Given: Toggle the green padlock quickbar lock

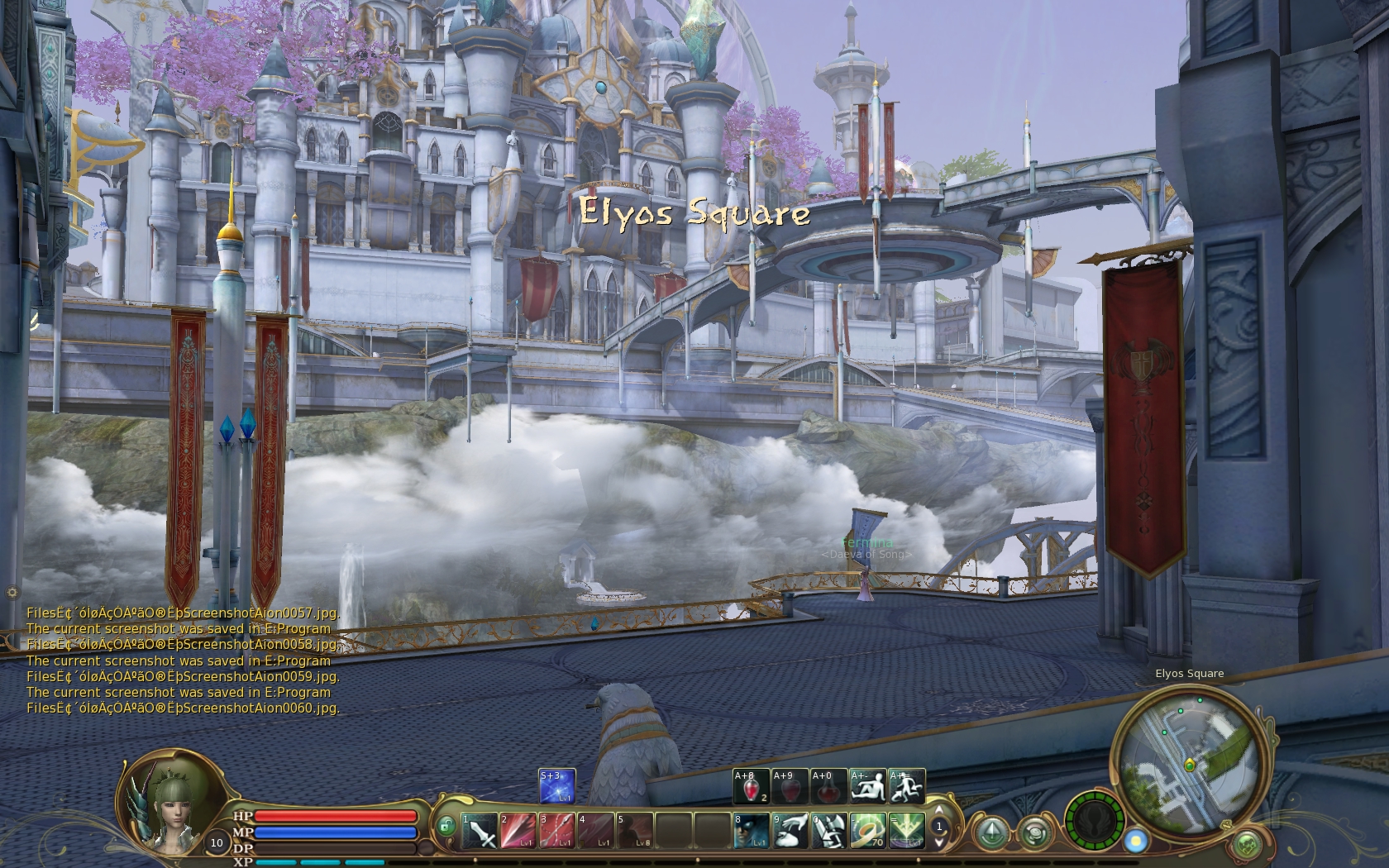Looking at the screenshot, I should click(x=446, y=825).
